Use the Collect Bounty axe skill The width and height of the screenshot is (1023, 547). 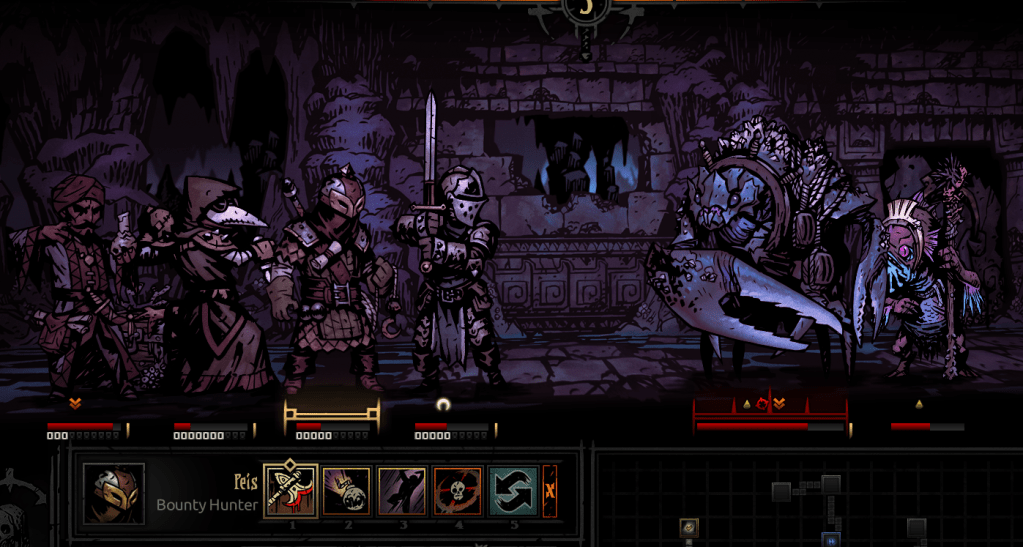pyautogui.click(x=291, y=491)
